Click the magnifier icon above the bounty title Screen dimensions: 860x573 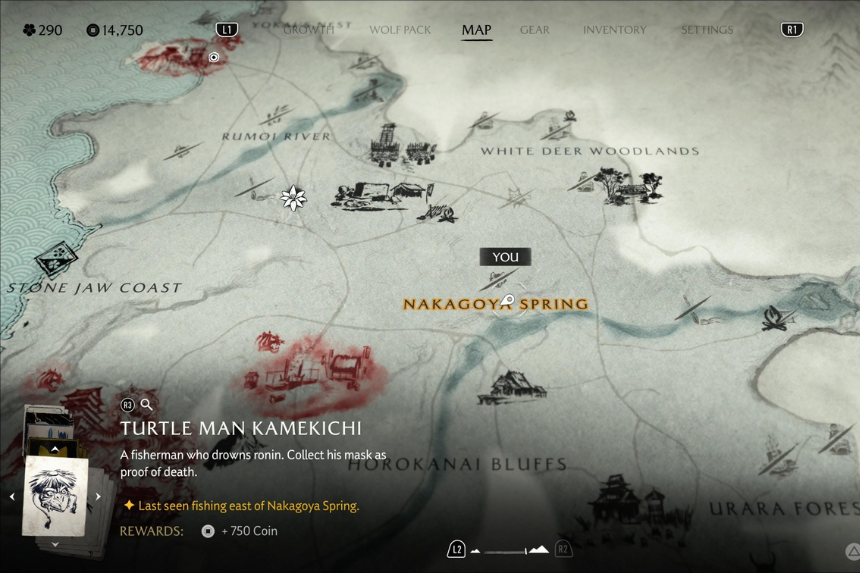pyautogui.click(x=147, y=405)
